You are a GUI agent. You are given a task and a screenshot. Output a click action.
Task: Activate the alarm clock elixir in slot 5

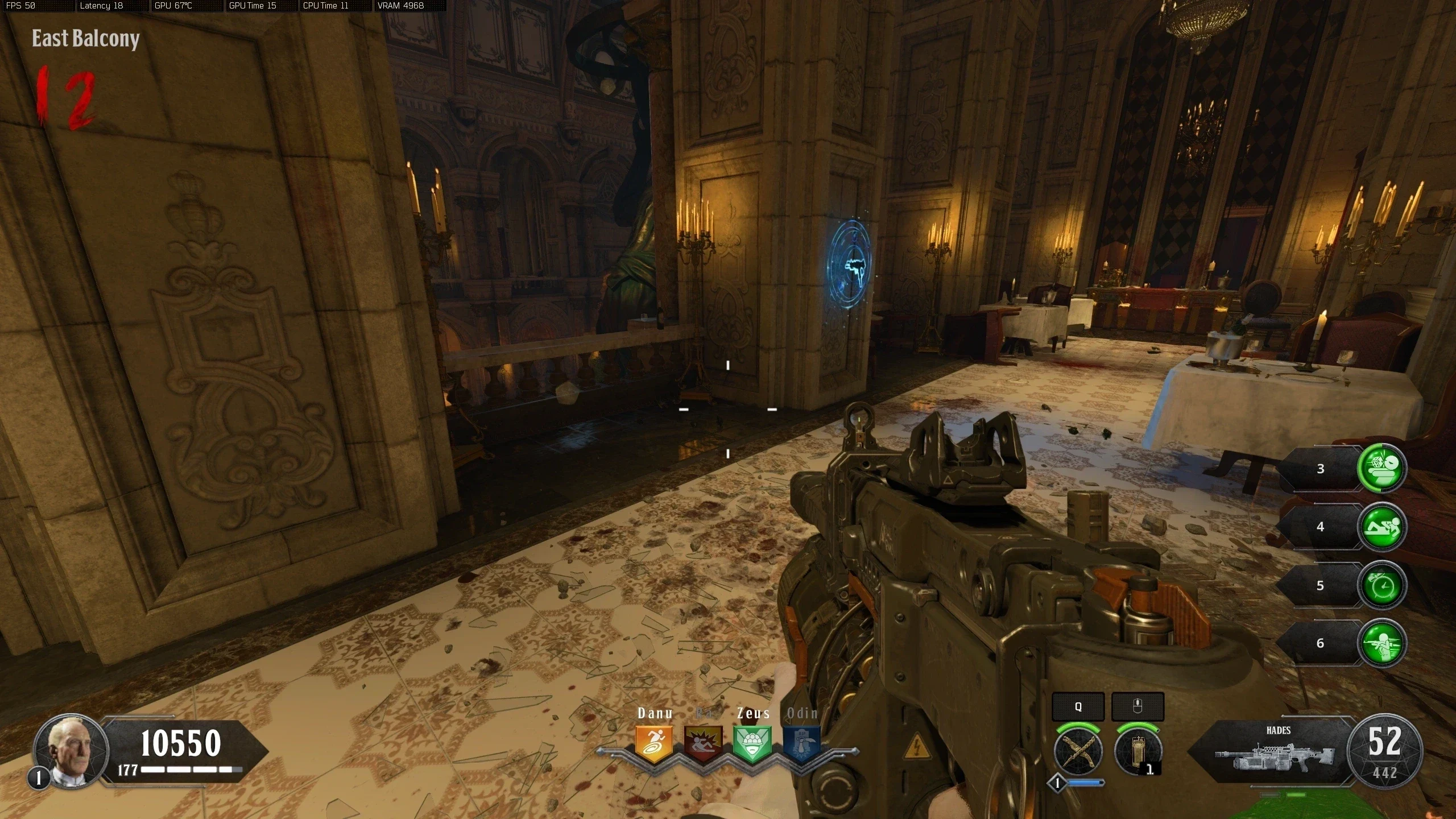pos(1381,585)
